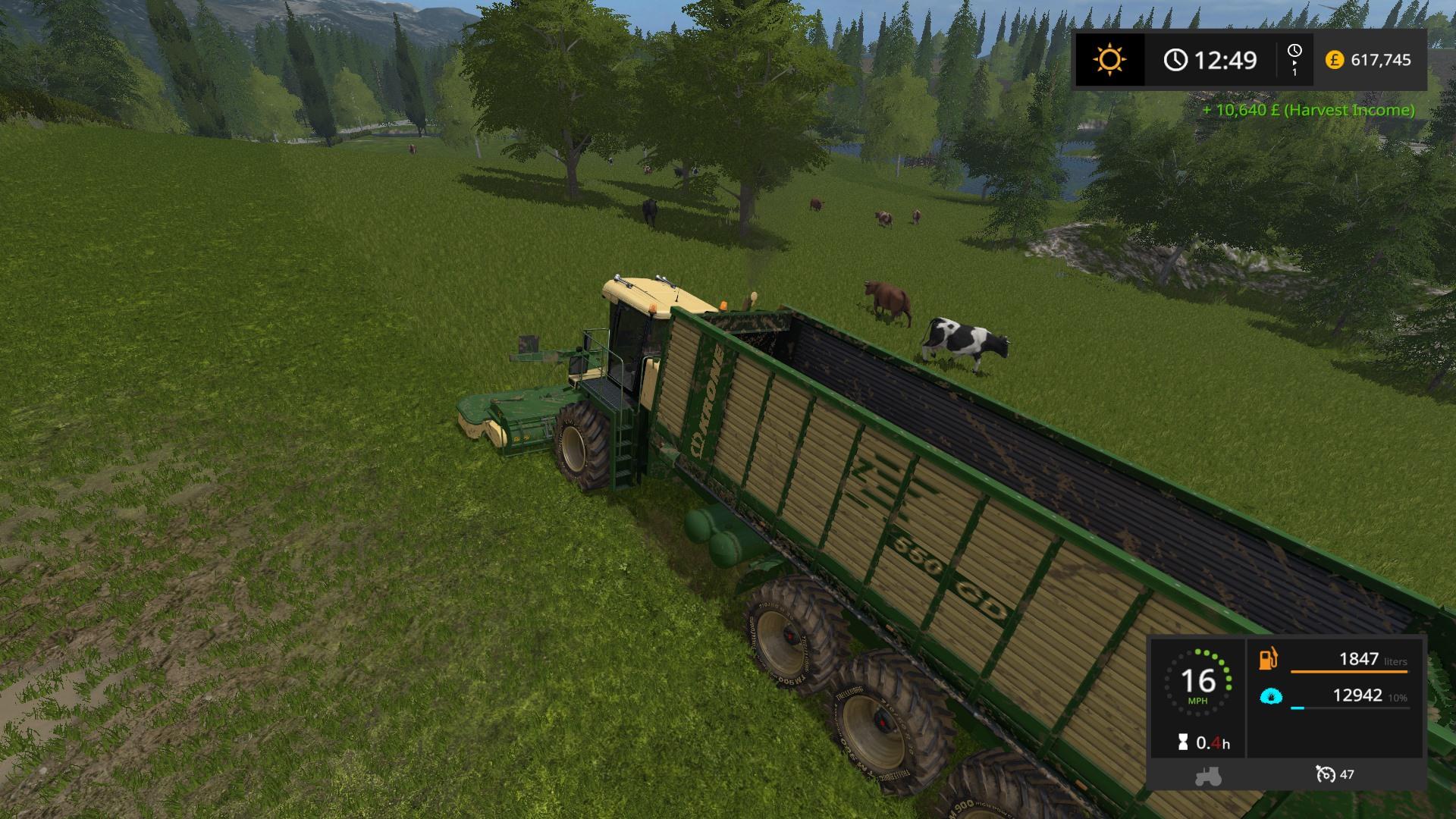The height and width of the screenshot is (819, 1456).
Task: Select the tractor vehicle icon
Action: pyautogui.click(x=1207, y=776)
